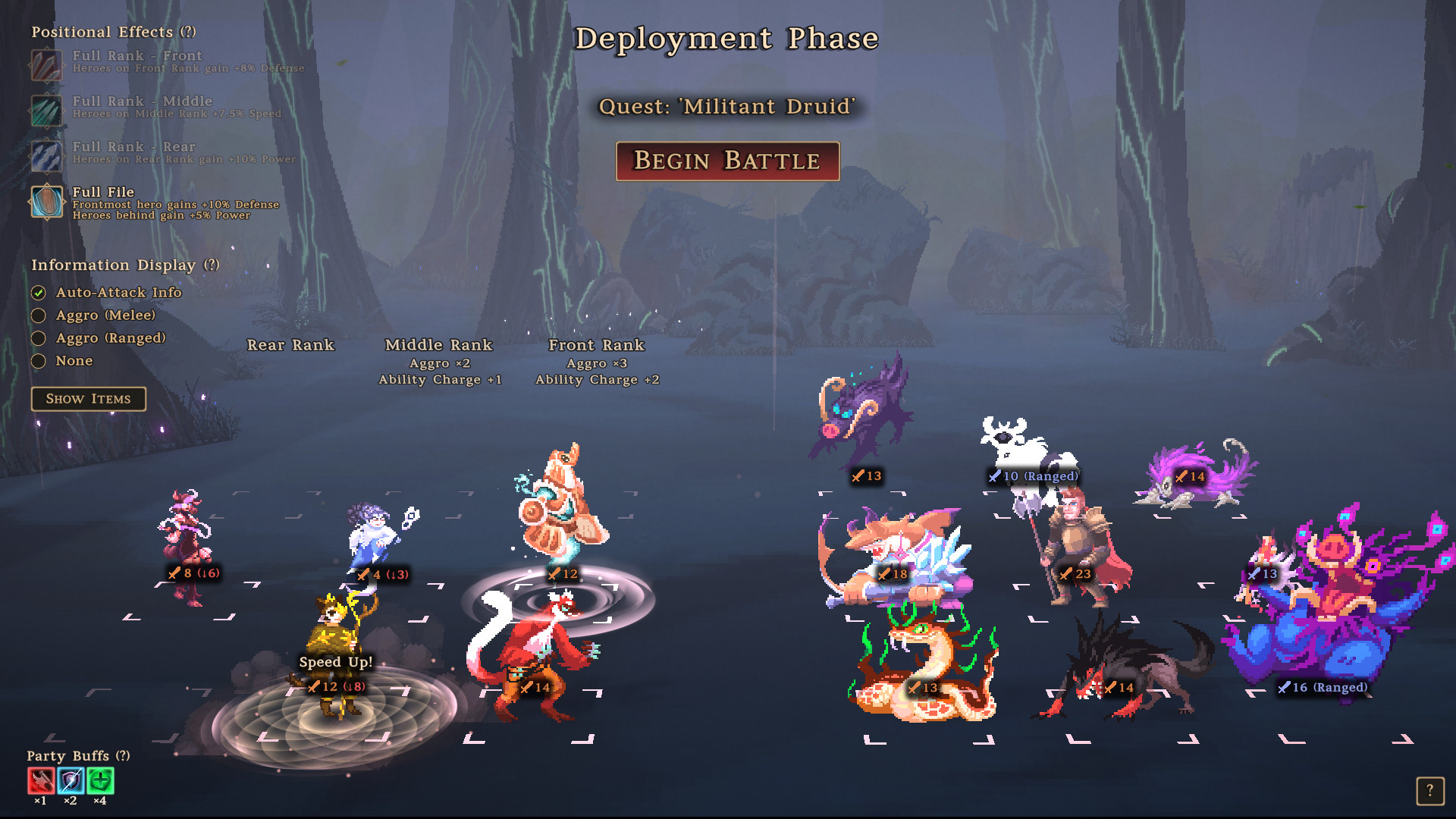This screenshot has width=1456, height=819.
Task: Click the Show Items button
Action: point(88,399)
